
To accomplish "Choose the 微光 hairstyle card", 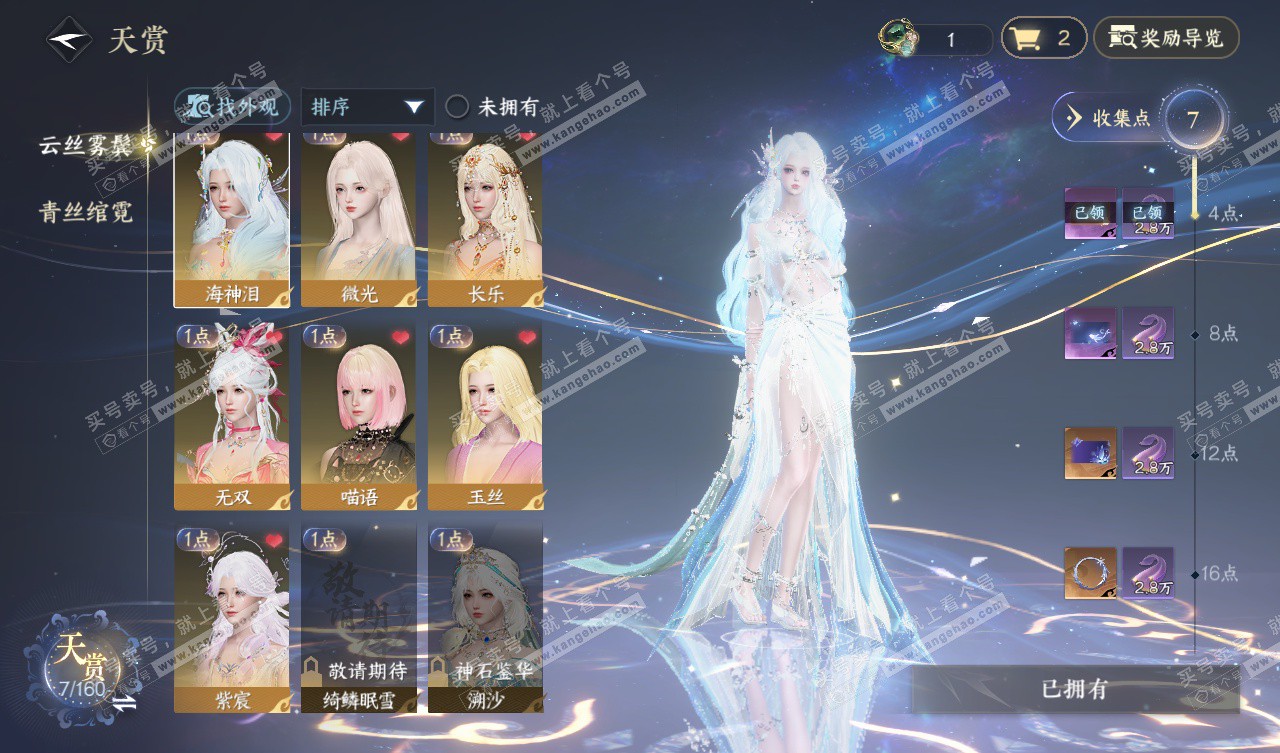I will coord(359,218).
